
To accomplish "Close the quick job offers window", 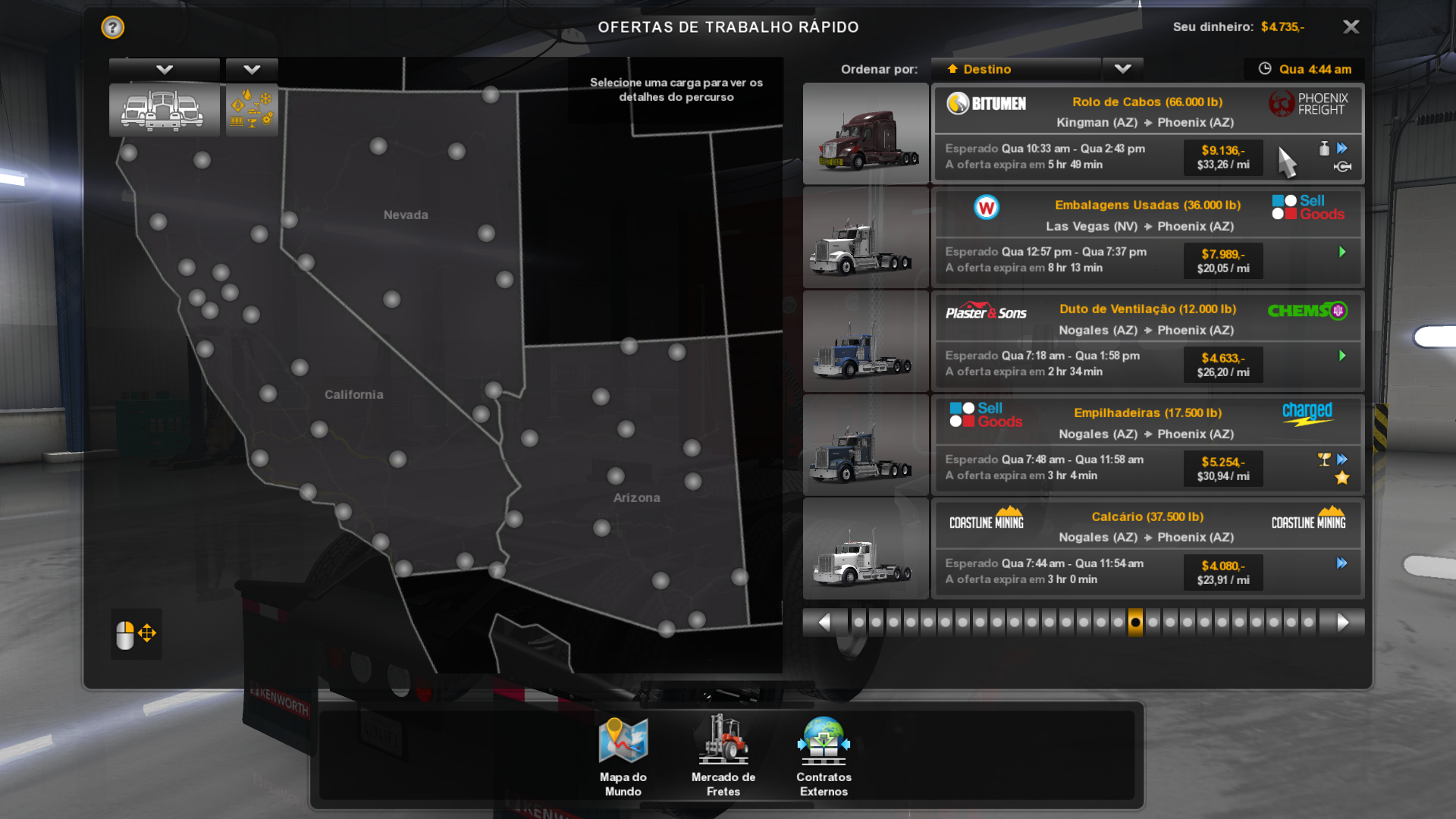I will point(1351,27).
